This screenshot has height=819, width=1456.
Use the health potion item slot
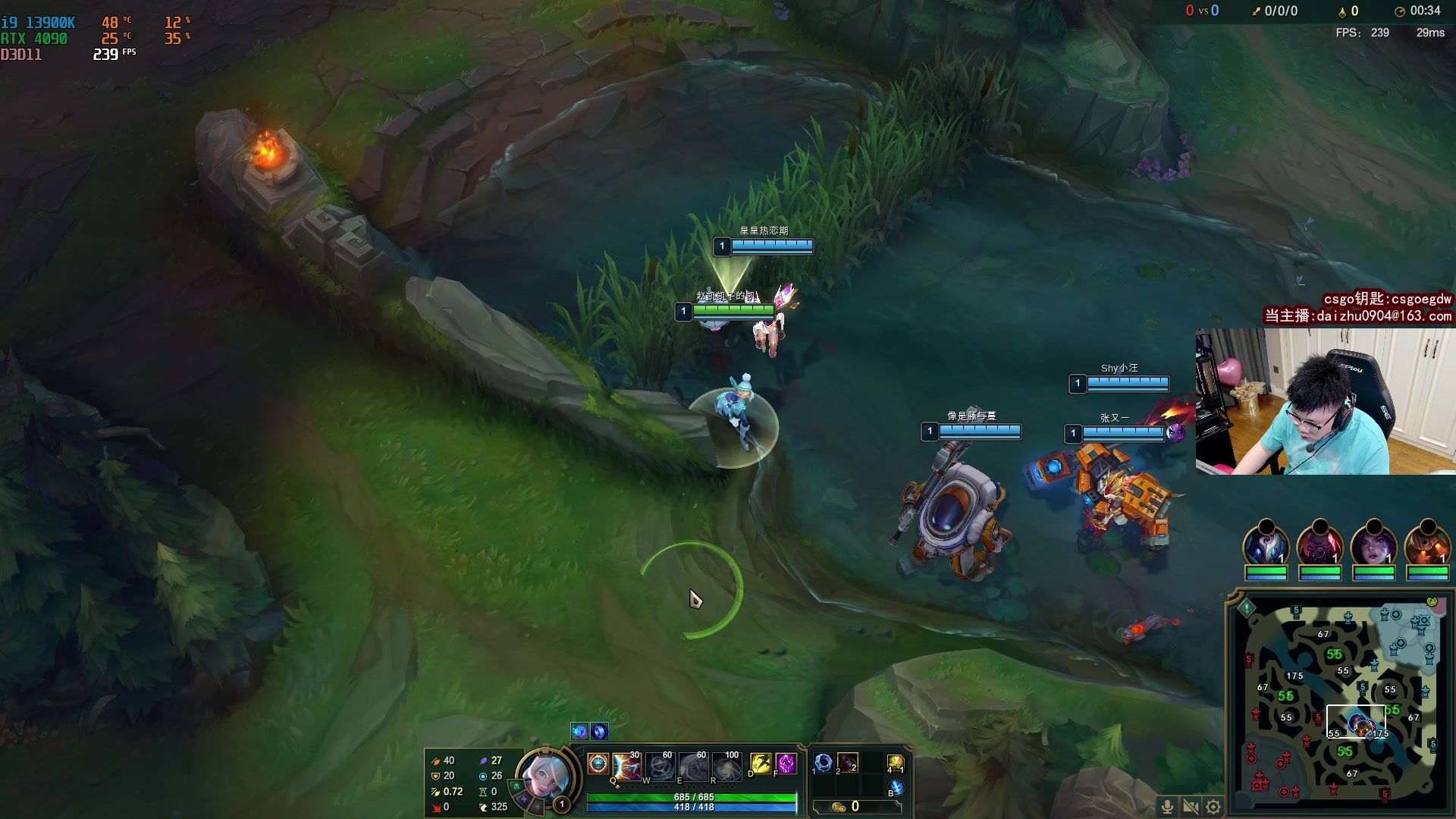pos(848,763)
